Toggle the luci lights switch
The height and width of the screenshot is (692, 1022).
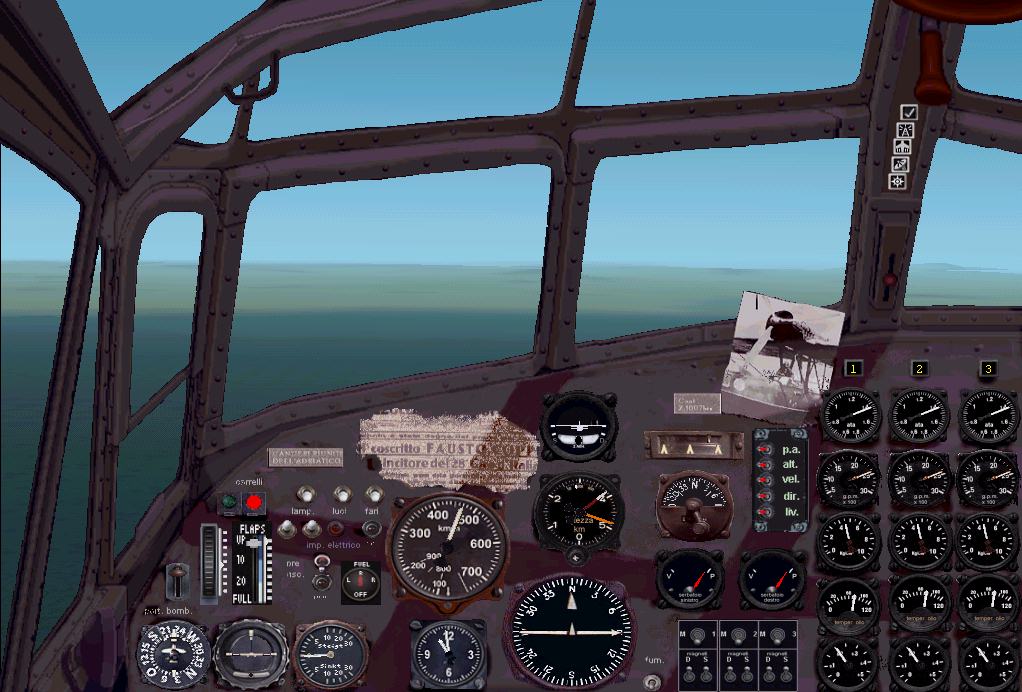click(x=342, y=494)
